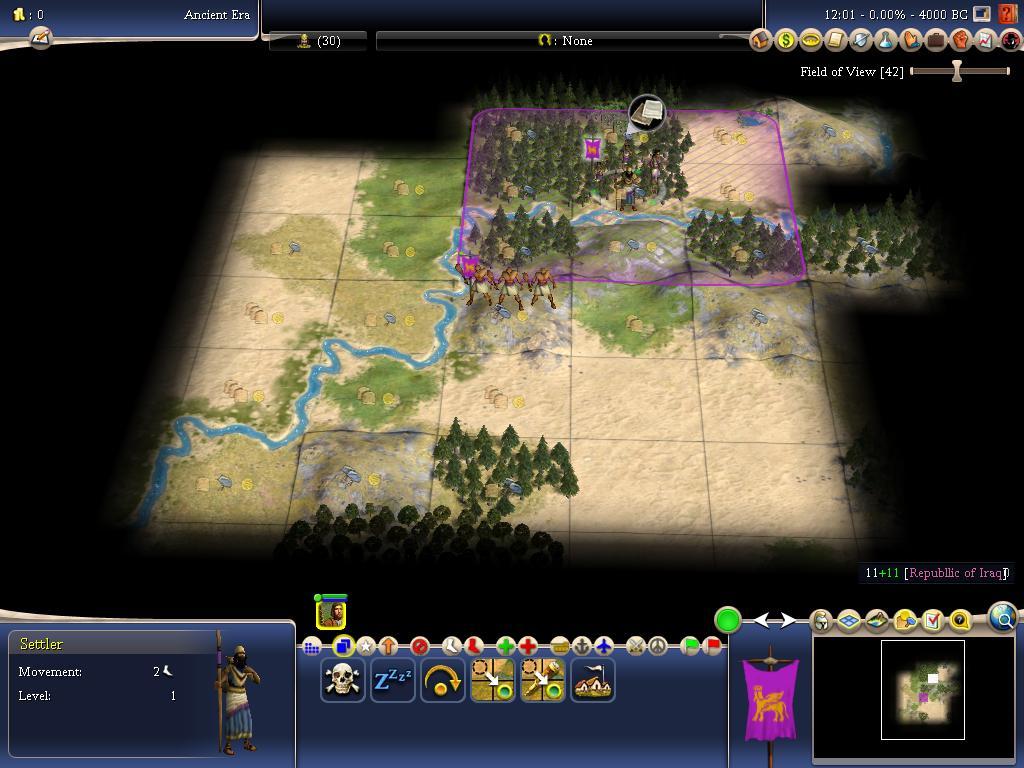Open the Financial Advisor dollar icon

pyautogui.click(x=785, y=41)
